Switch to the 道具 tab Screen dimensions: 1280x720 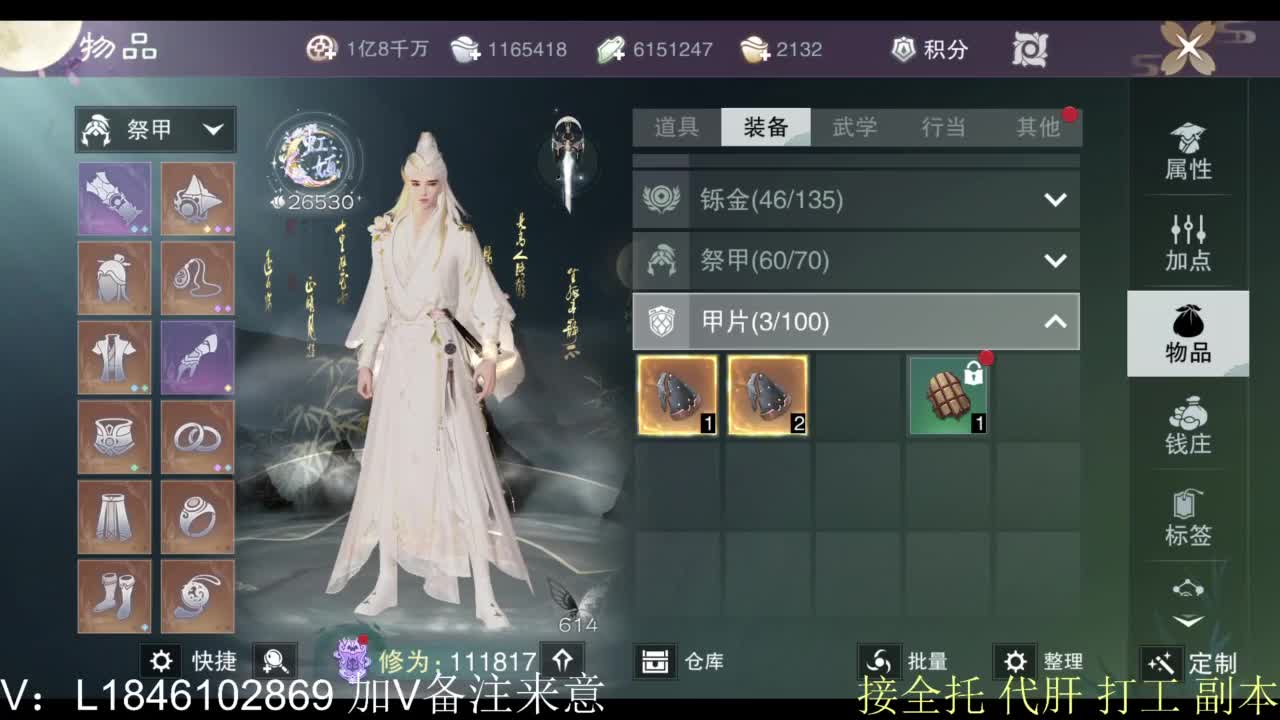click(x=674, y=128)
